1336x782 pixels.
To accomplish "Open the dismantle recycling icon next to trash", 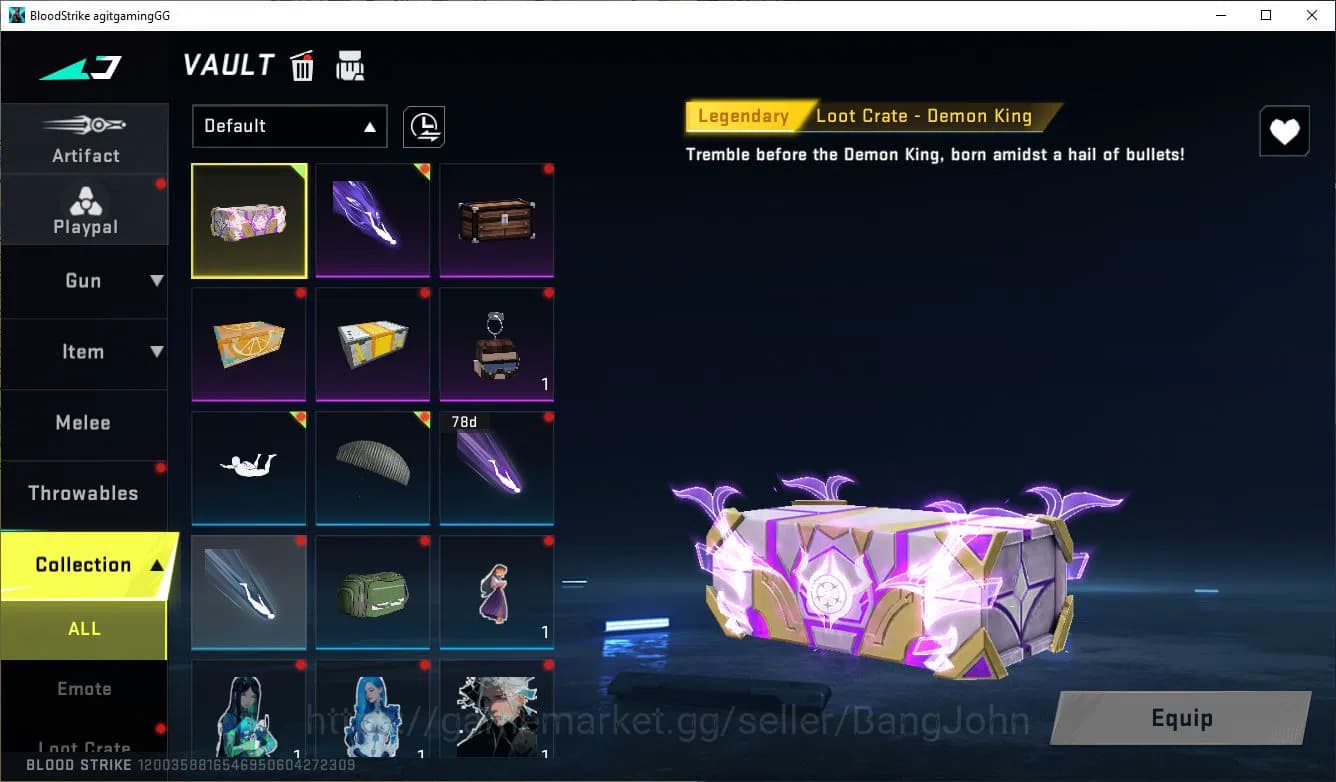I will (x=349, y=65).
